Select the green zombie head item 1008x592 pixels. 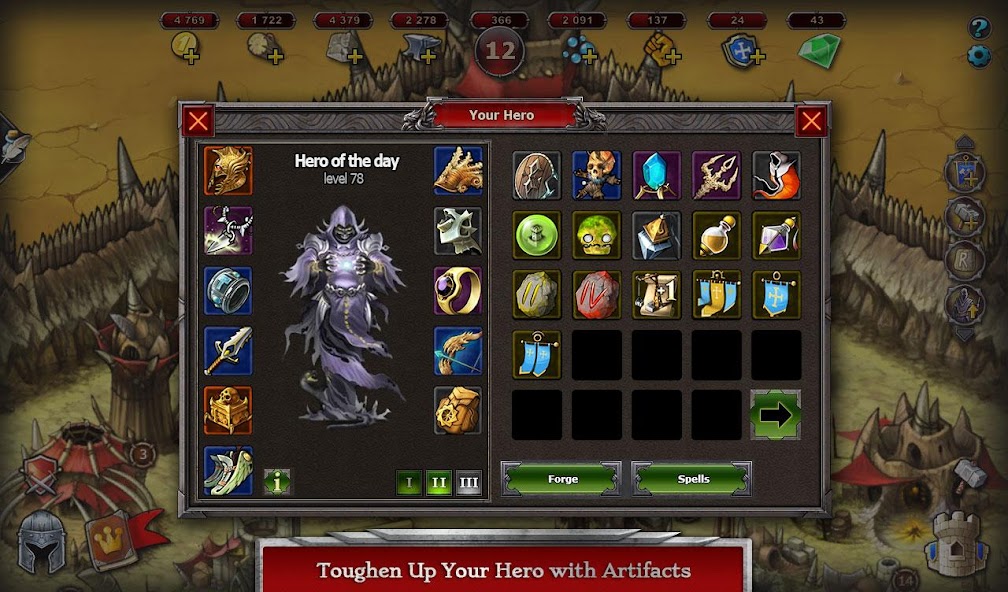597,236
